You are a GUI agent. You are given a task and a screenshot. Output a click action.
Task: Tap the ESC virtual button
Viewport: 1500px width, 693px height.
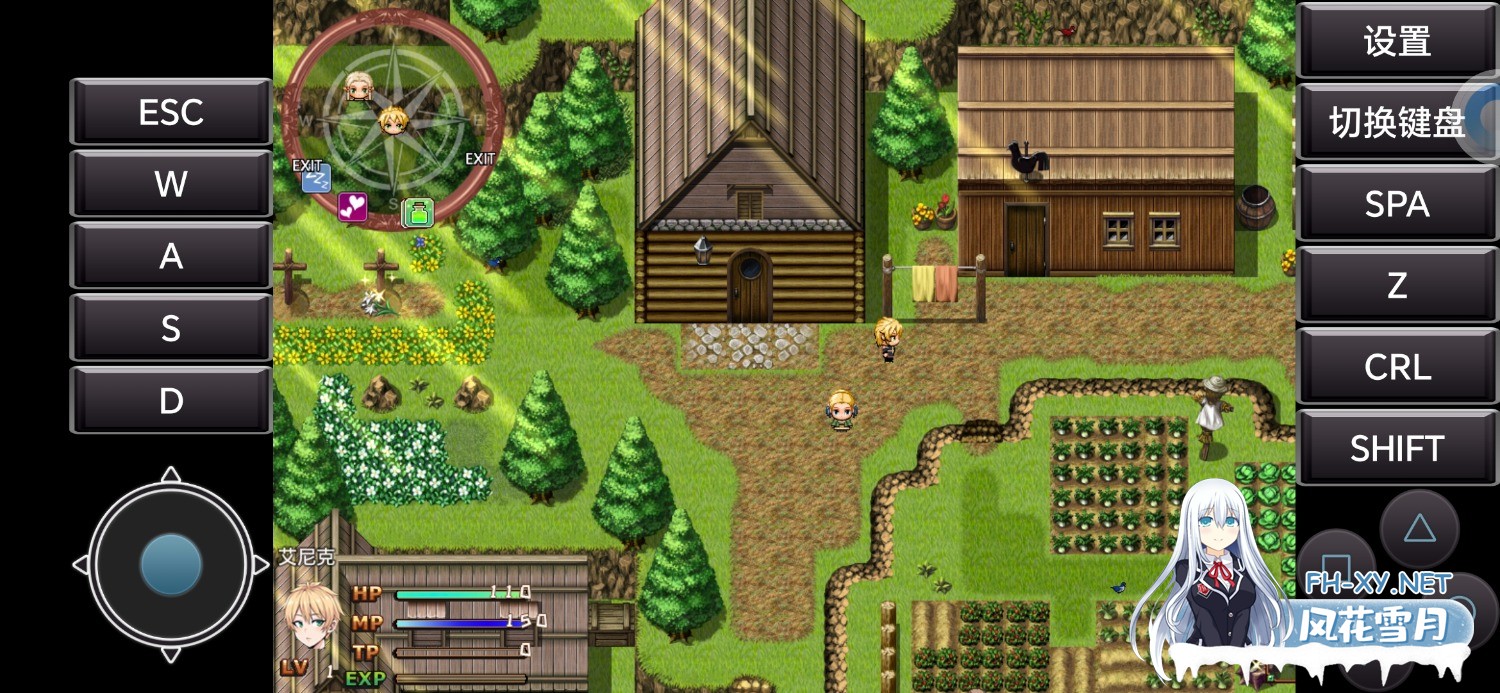[x=171, y=112]
